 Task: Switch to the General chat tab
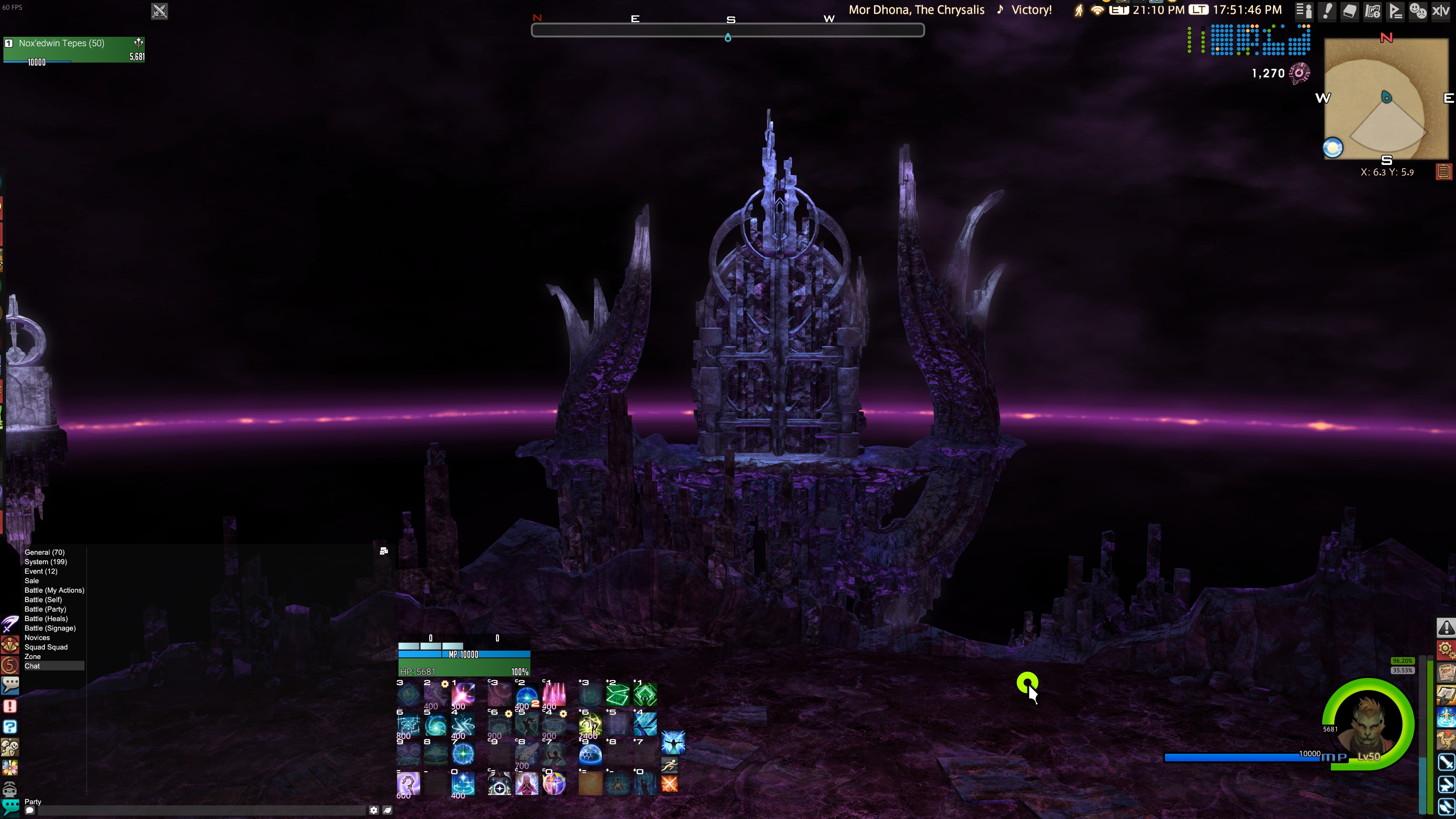[44, 552]
